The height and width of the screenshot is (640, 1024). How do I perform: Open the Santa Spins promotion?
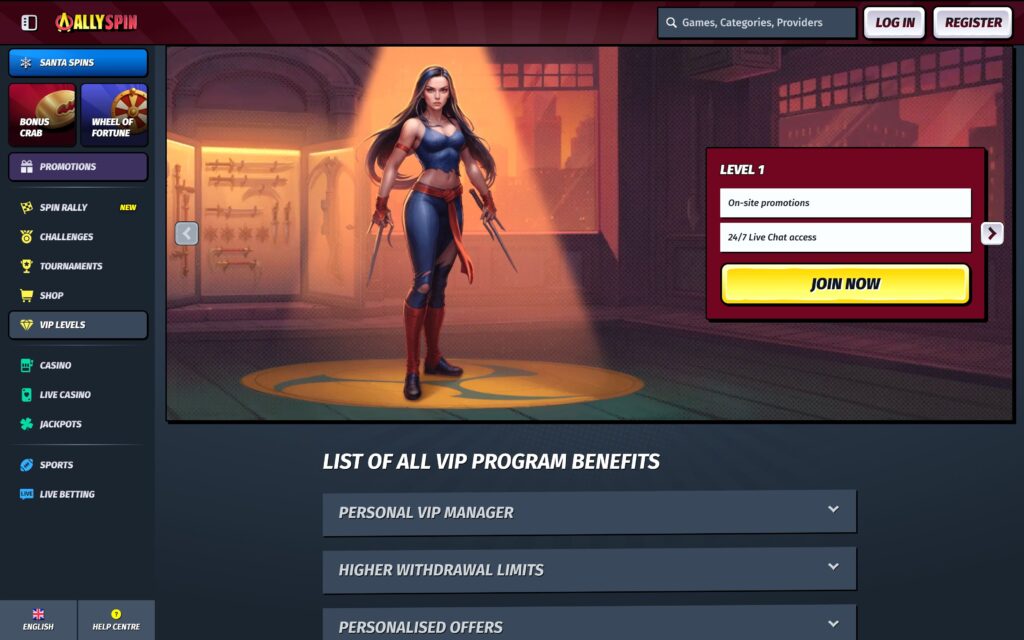click(x=78, y=63)
